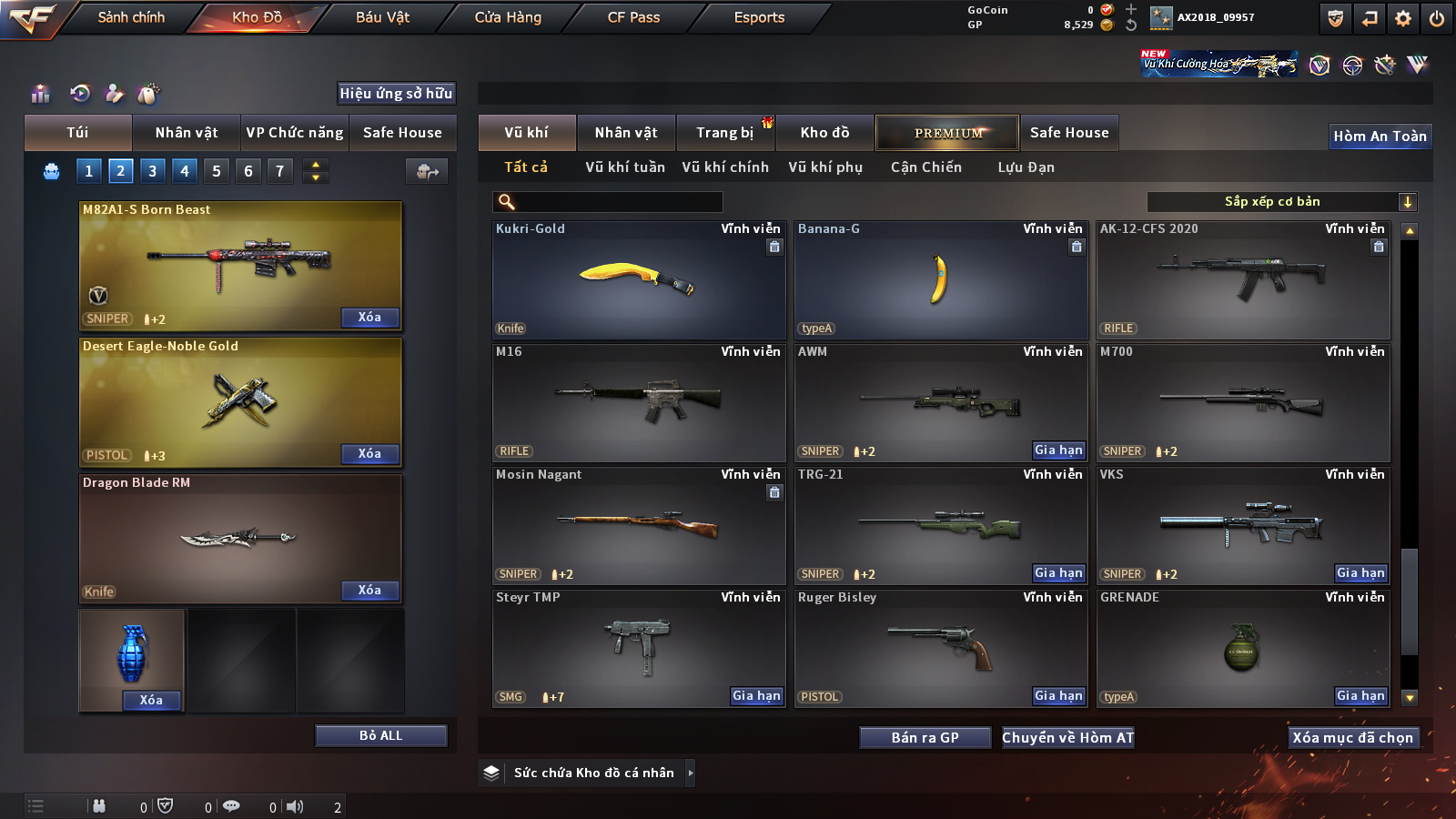Viewport: 1456px width, 819px height.
Task: Open the Esports menu
Action: pyautogui.click(x=759, y=17)
